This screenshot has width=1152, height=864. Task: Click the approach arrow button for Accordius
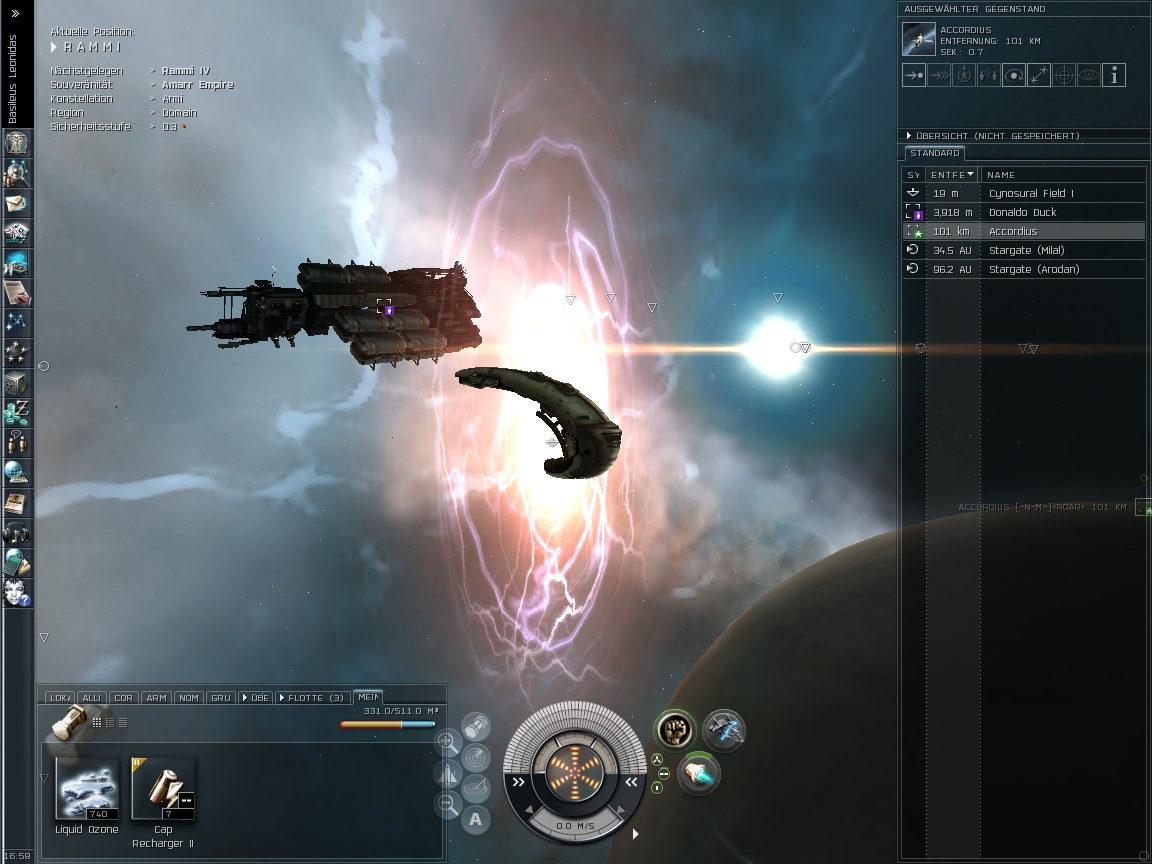tap(913, 75)
